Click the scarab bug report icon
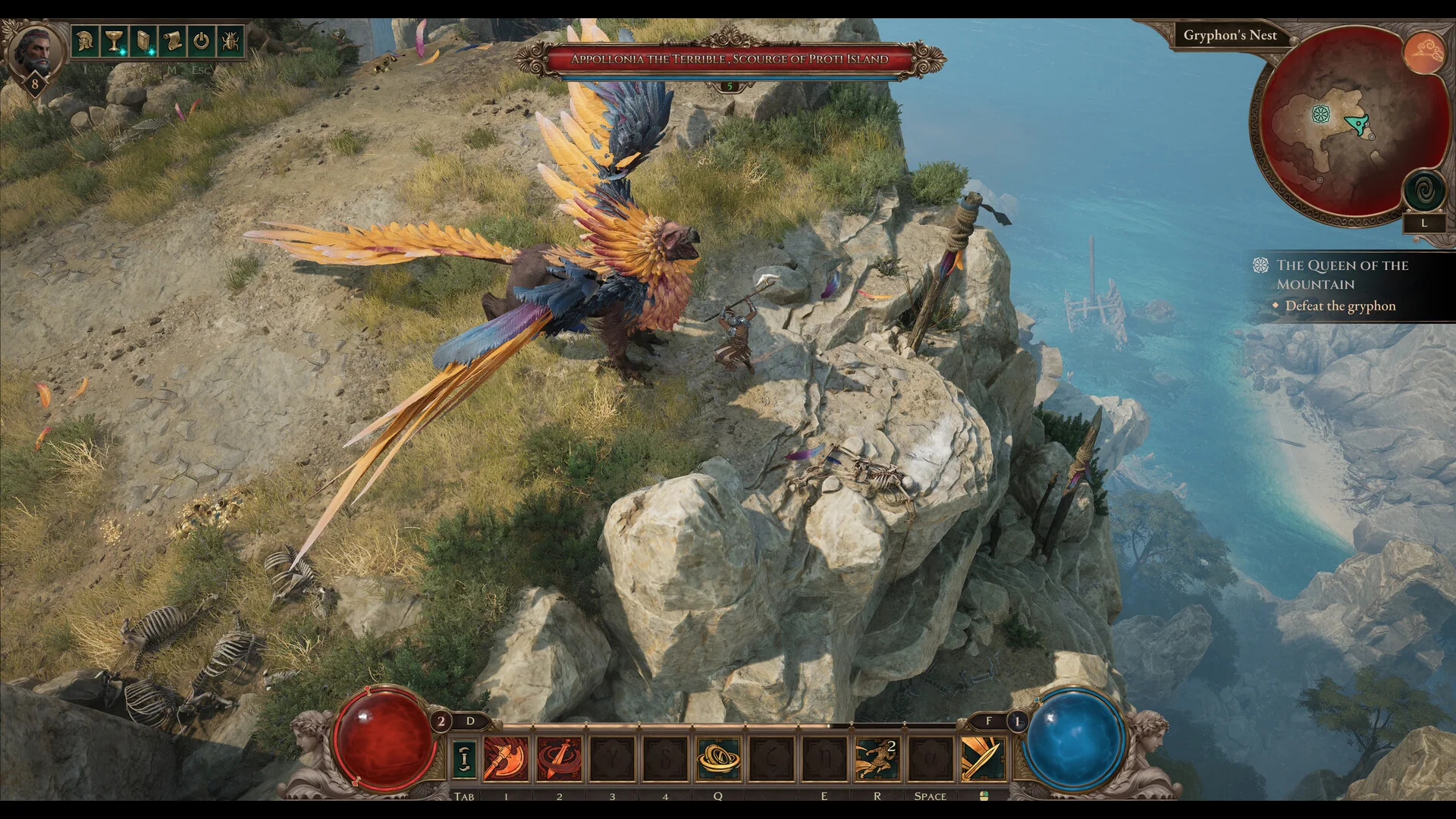The height and width of the screenshot is (819, 1456). (231, 40)
